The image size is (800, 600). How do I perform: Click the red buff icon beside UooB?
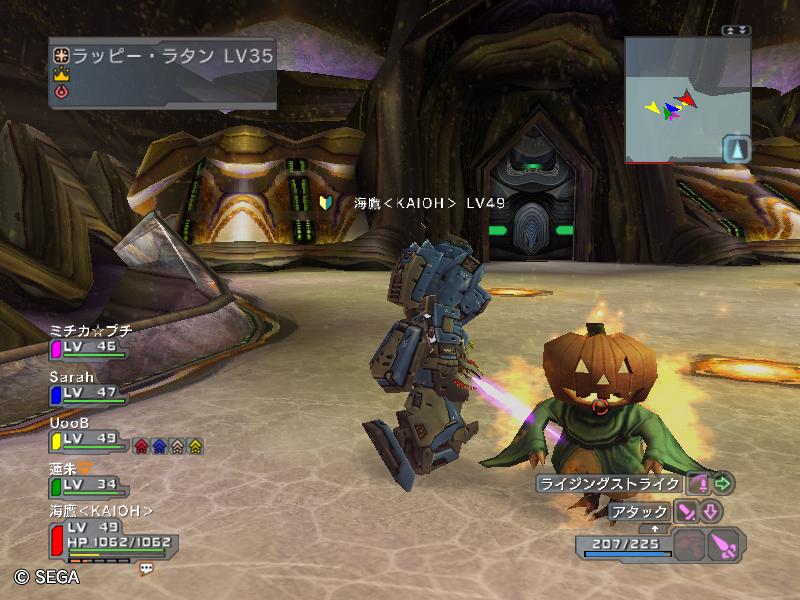click(x=142, y=446)
